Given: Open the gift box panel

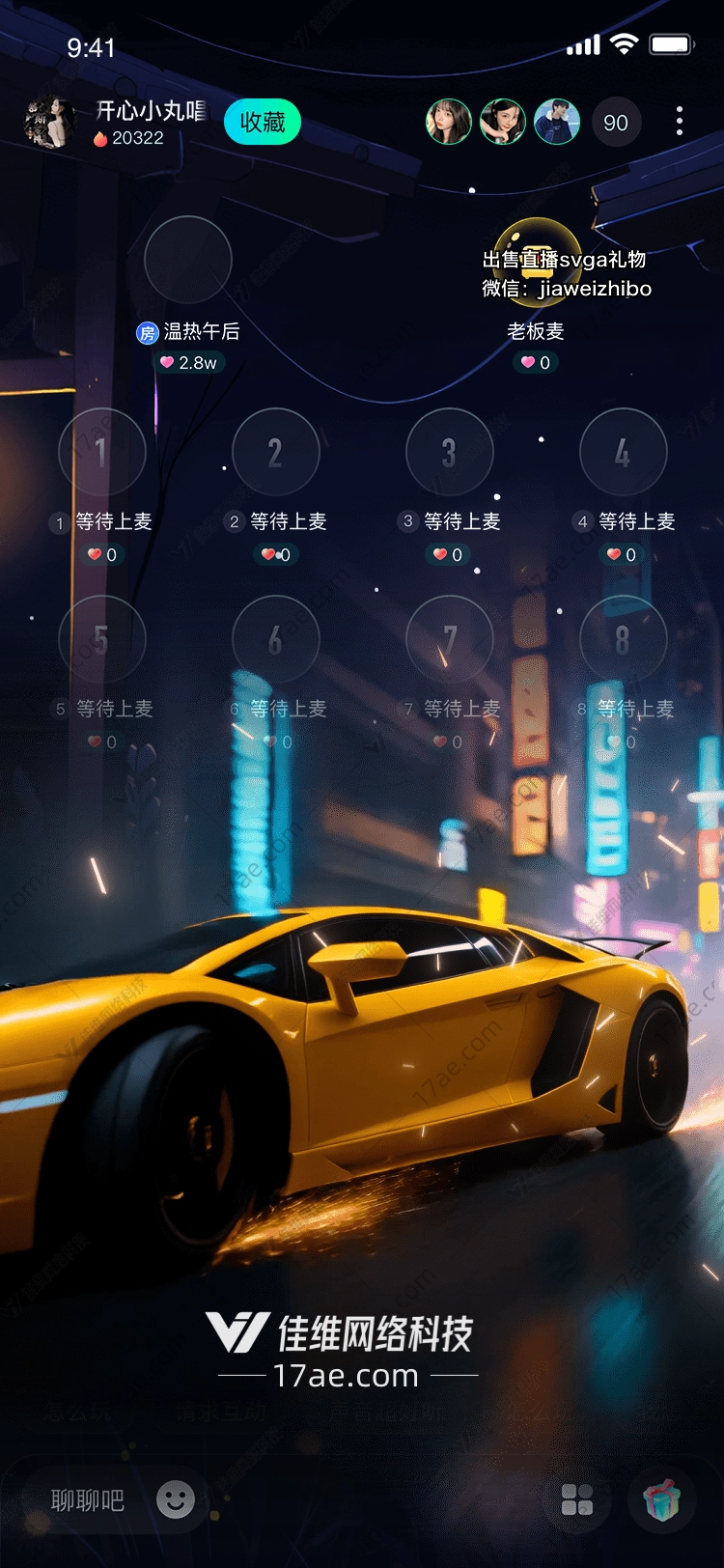Looking at the screenshot, I should pos(662,1500).
